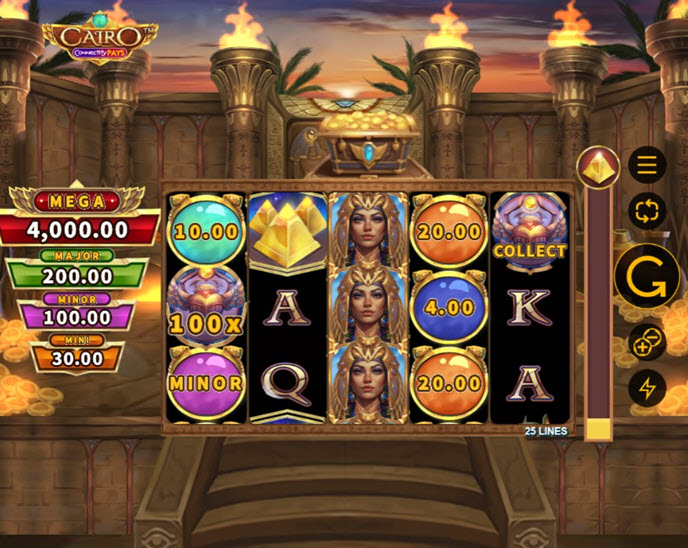Activate the lightning bolt turbo mode

(647, 388)
